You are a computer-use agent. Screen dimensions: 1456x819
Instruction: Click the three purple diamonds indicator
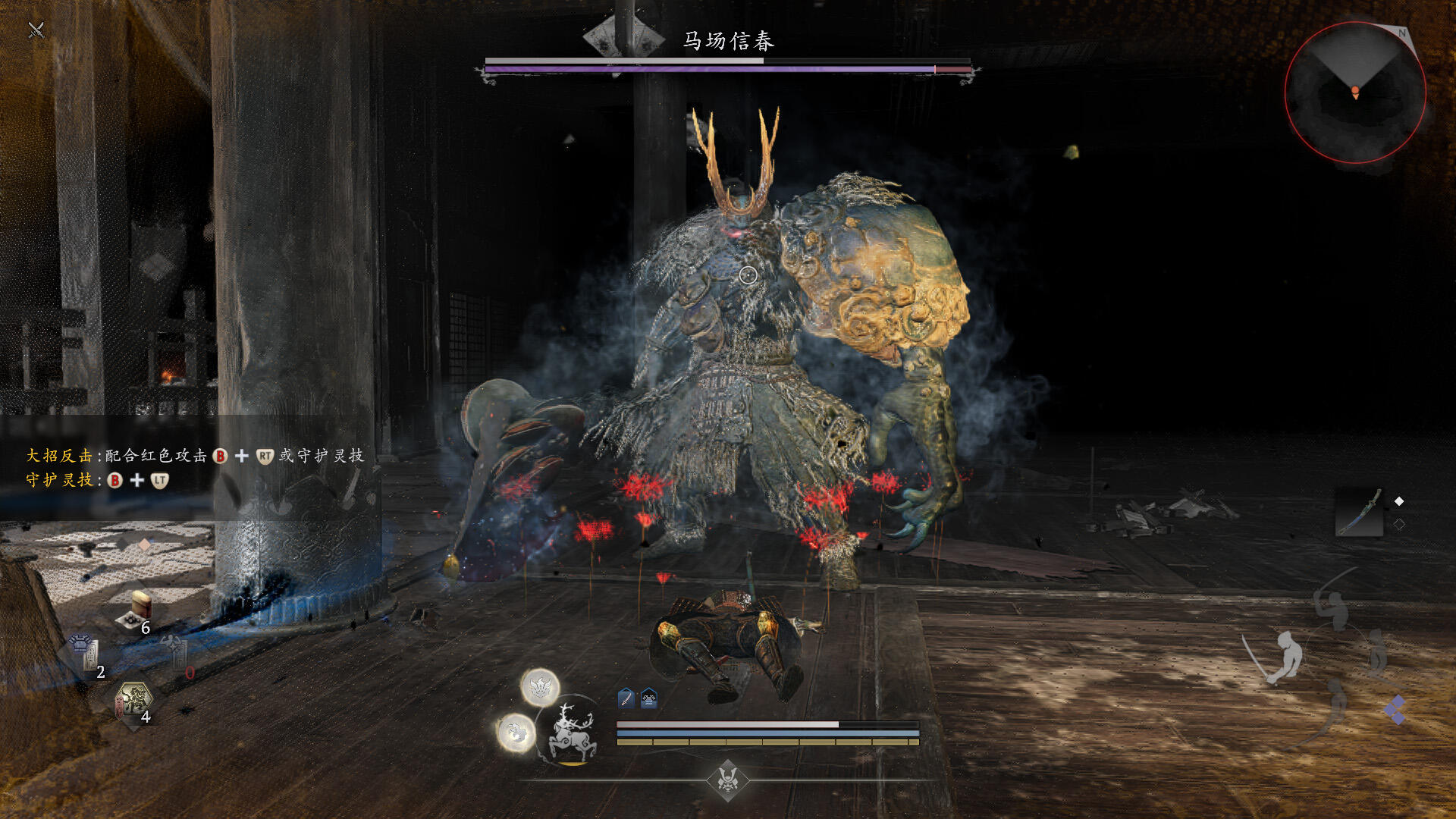1394,711
